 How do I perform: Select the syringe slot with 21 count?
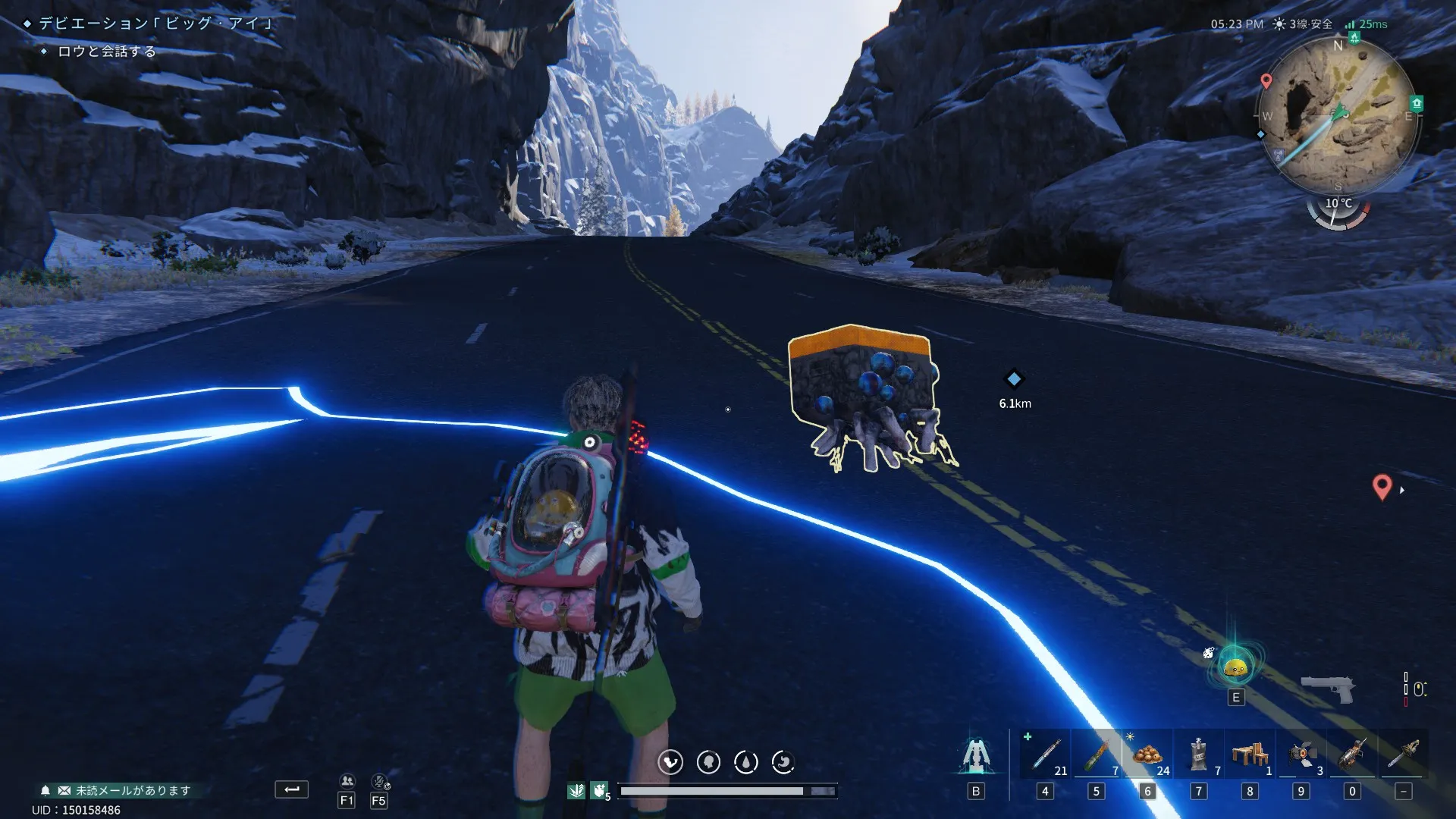(1046, 755)
